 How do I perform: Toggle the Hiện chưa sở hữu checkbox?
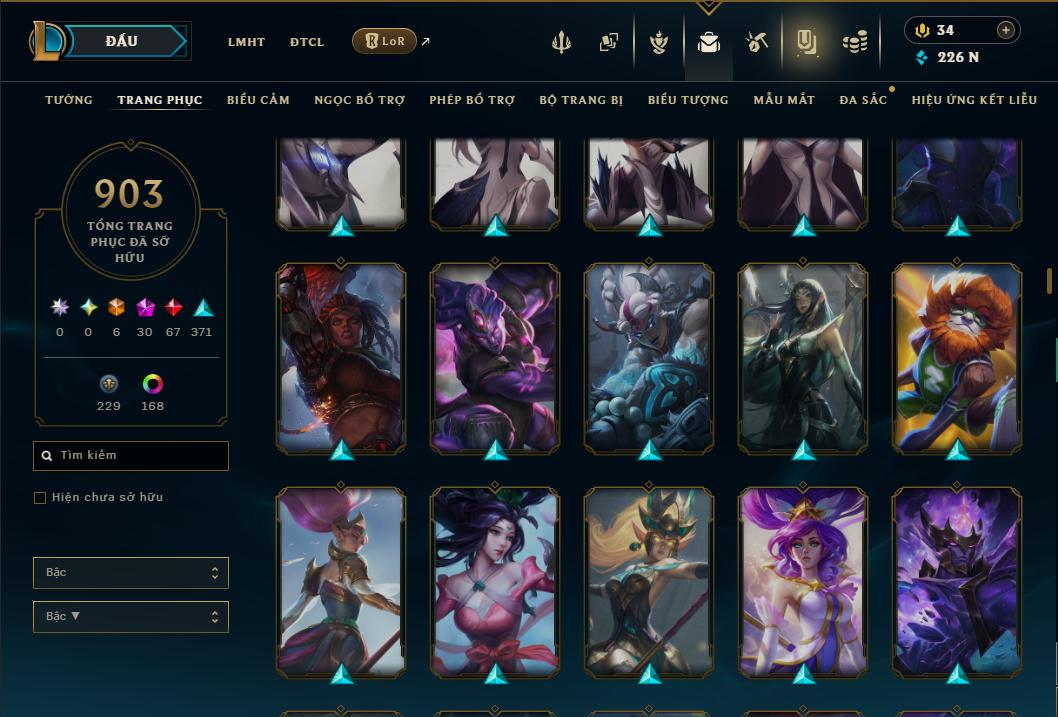coord(40,498)
